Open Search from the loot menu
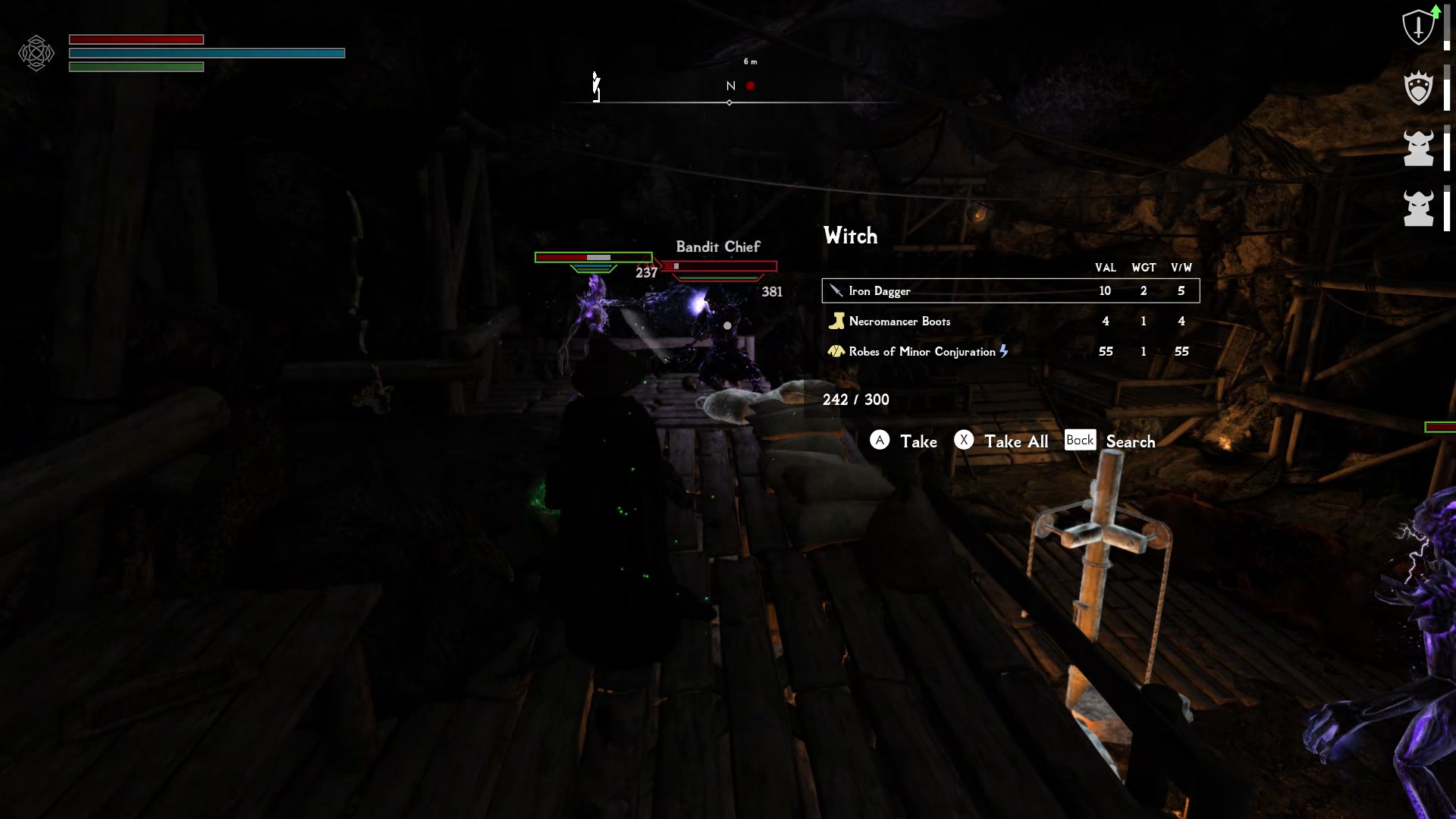 (1130, 441)
